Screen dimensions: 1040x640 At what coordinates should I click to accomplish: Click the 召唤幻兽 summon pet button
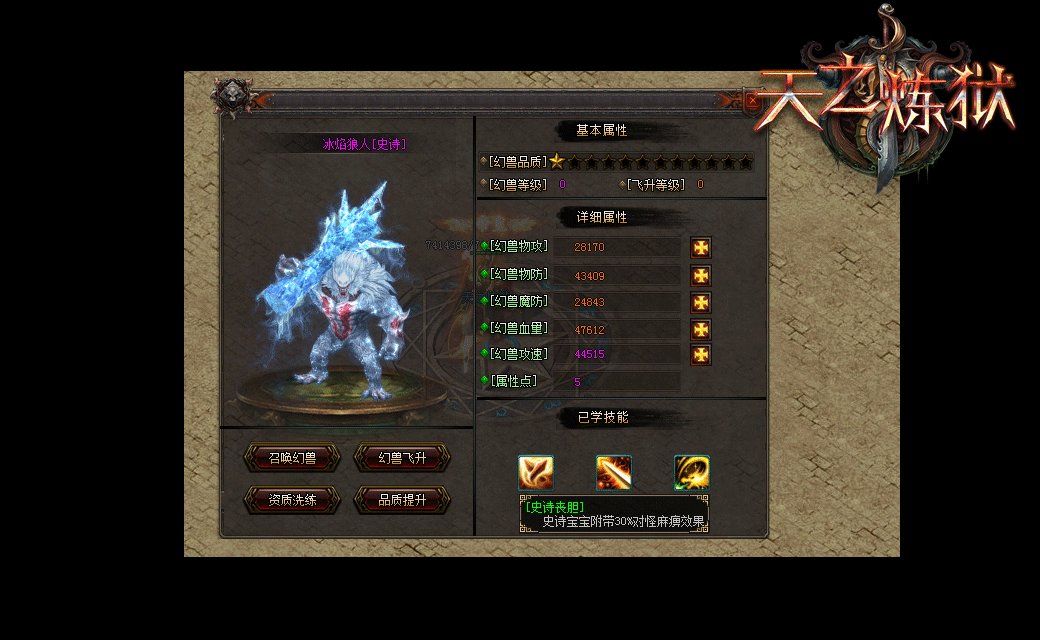coord(292,458)
